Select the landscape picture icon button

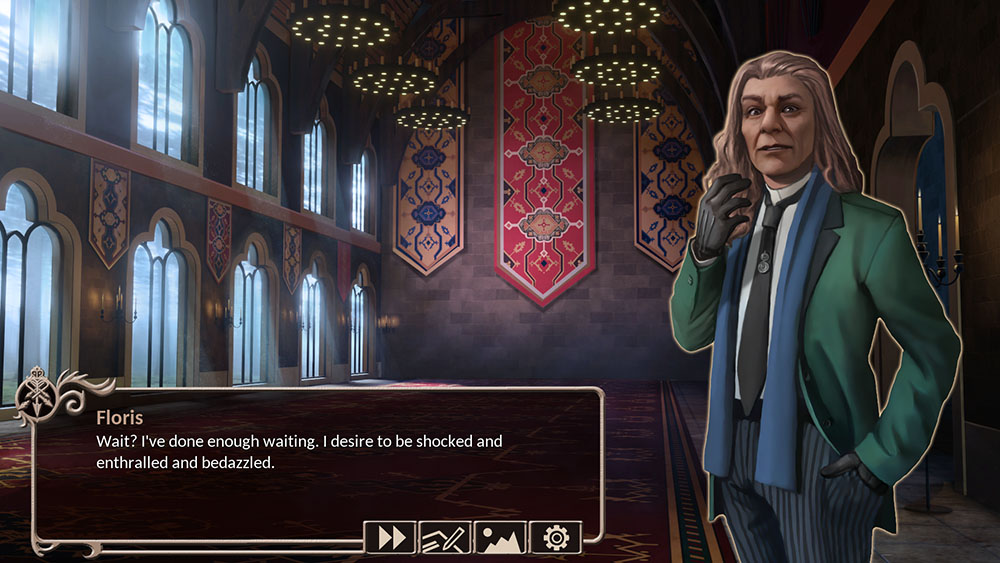pos(500,538)
